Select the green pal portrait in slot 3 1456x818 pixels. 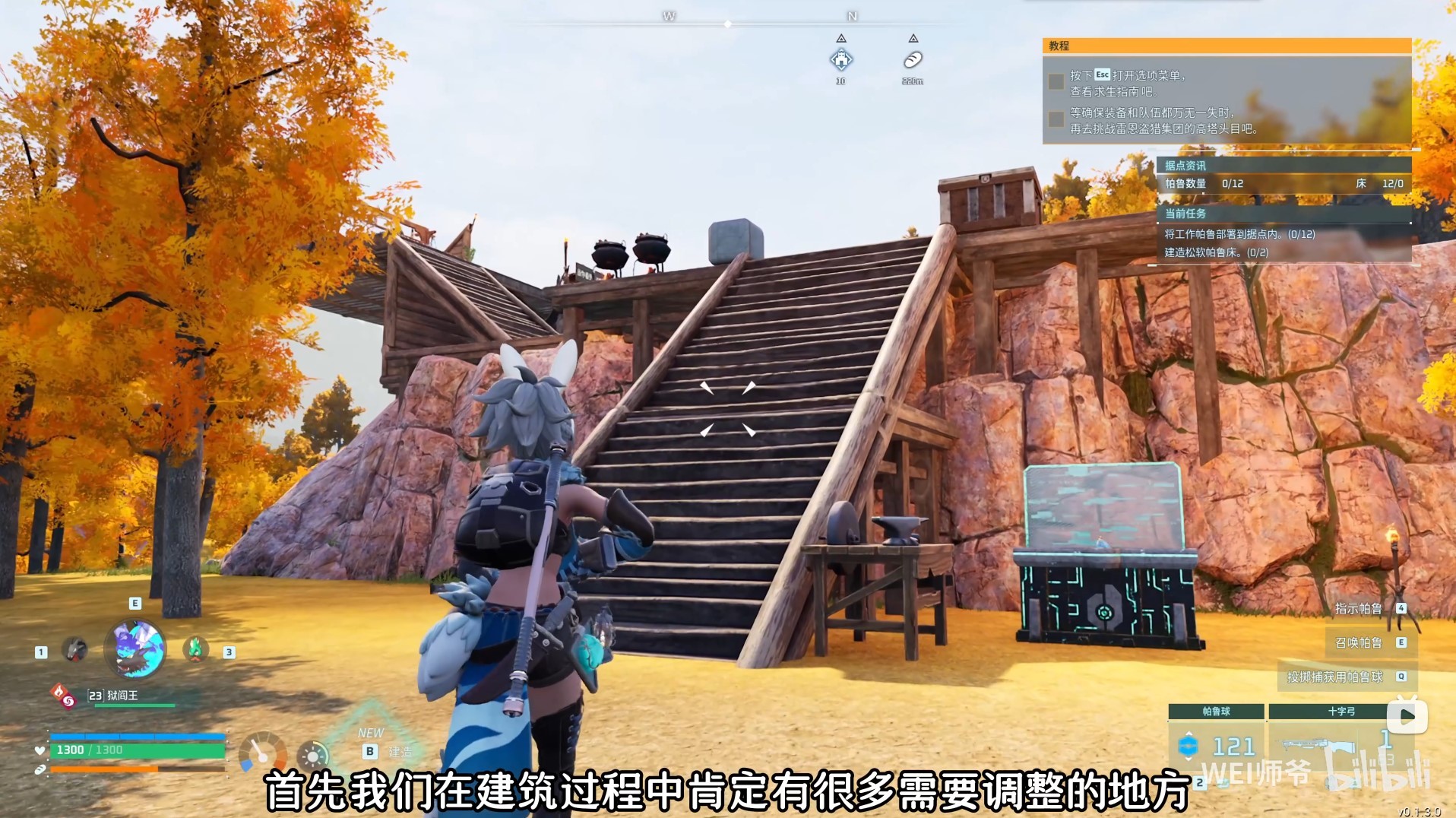195,650
